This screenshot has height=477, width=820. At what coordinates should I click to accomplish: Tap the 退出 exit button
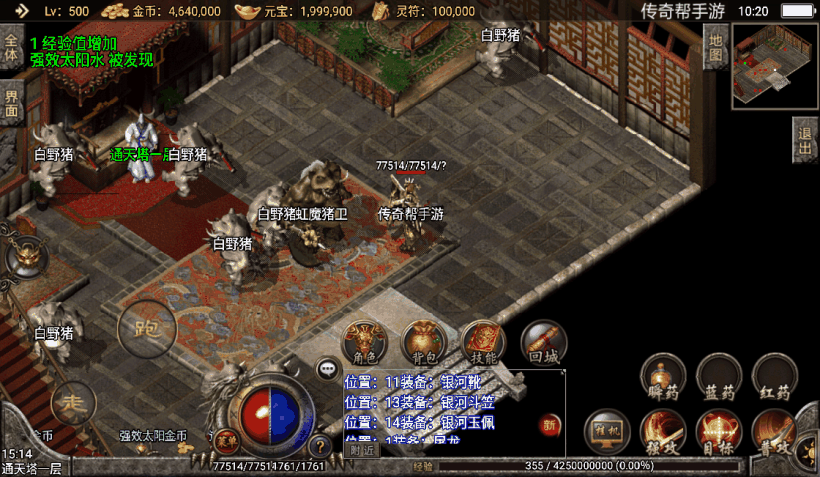tap(805, 140)
